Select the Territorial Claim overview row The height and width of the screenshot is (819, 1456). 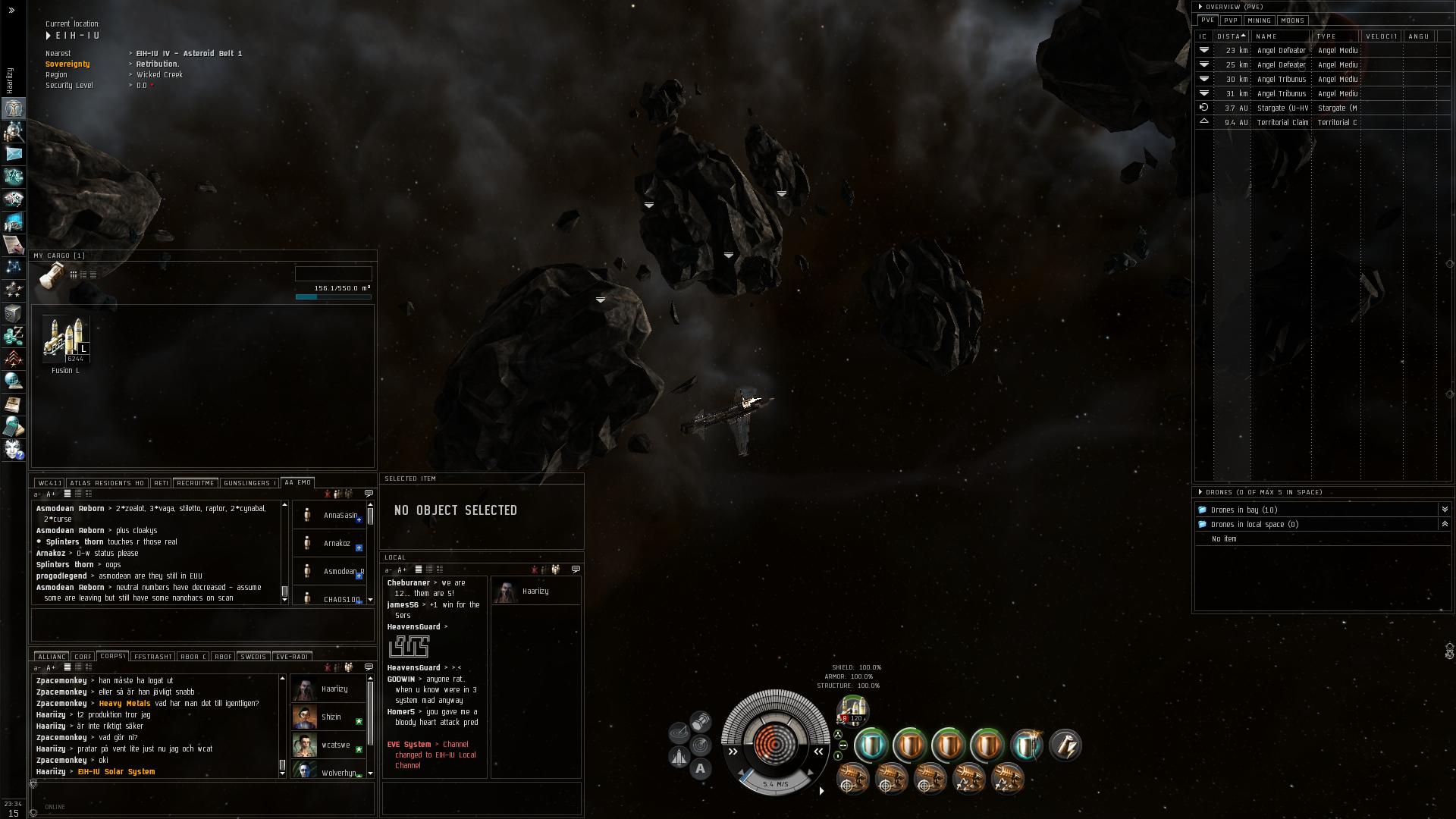click(1282, 123)
